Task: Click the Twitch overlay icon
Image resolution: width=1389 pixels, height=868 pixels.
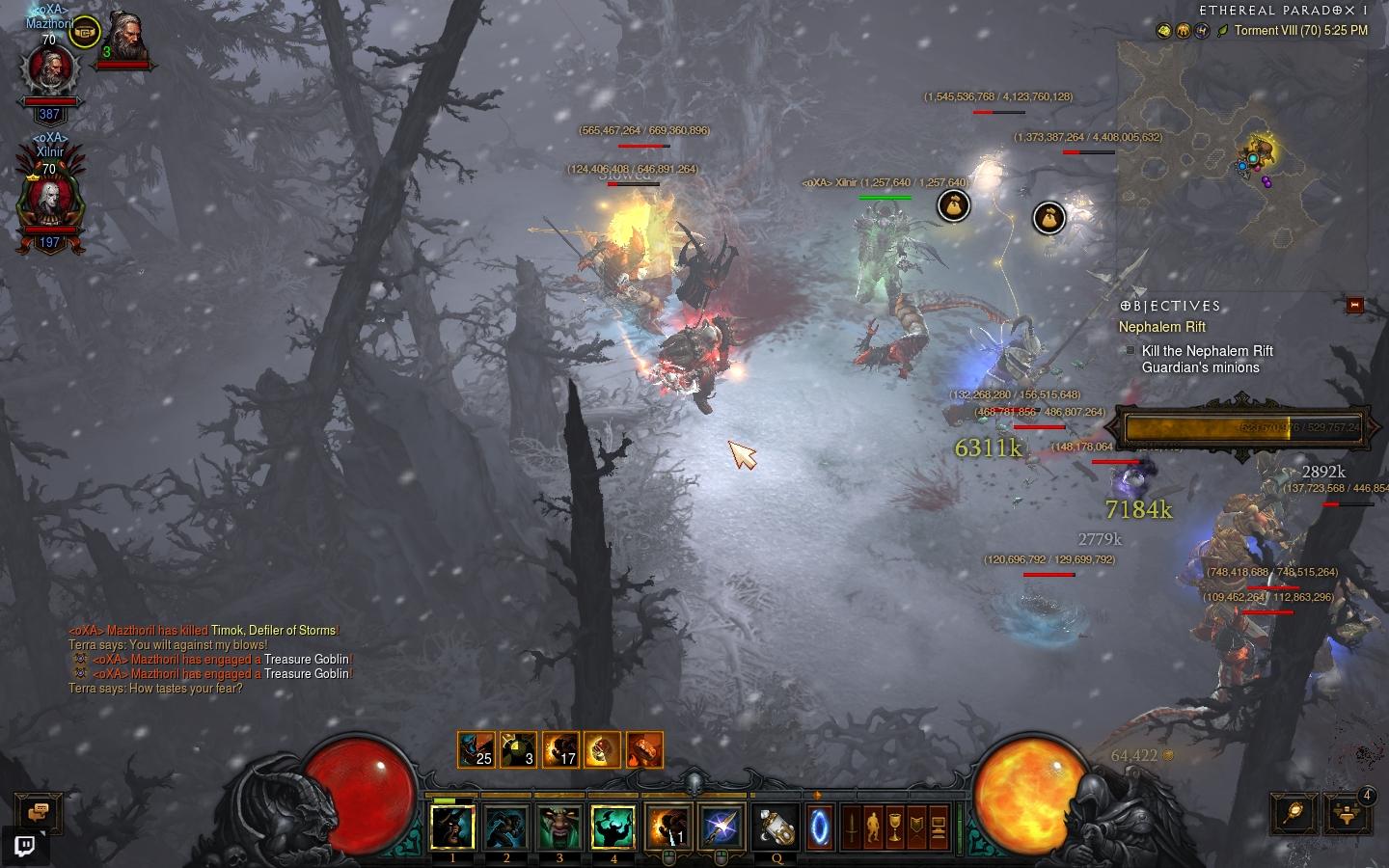Action: 25,847
